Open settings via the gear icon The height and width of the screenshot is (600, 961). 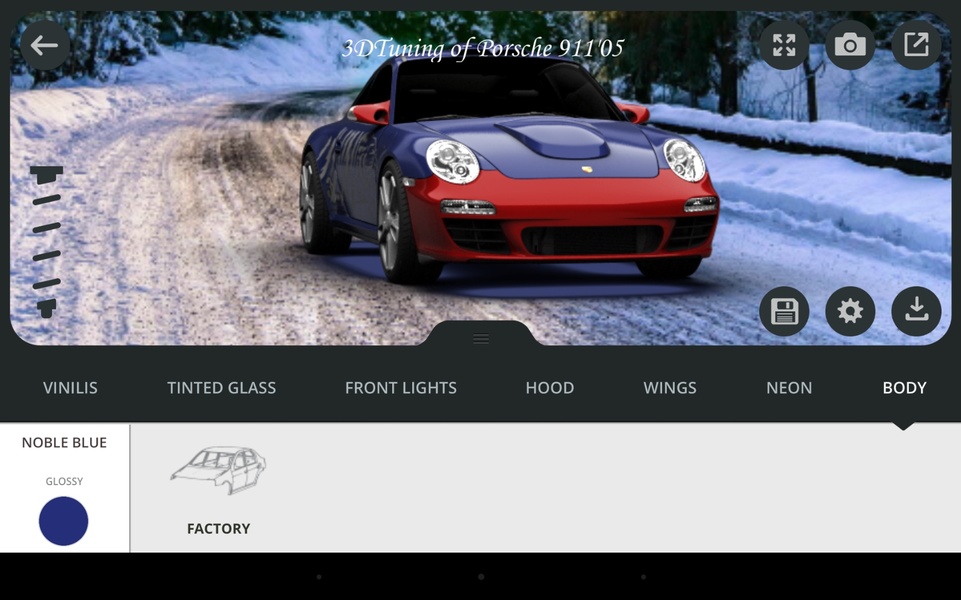click(850, 312)
